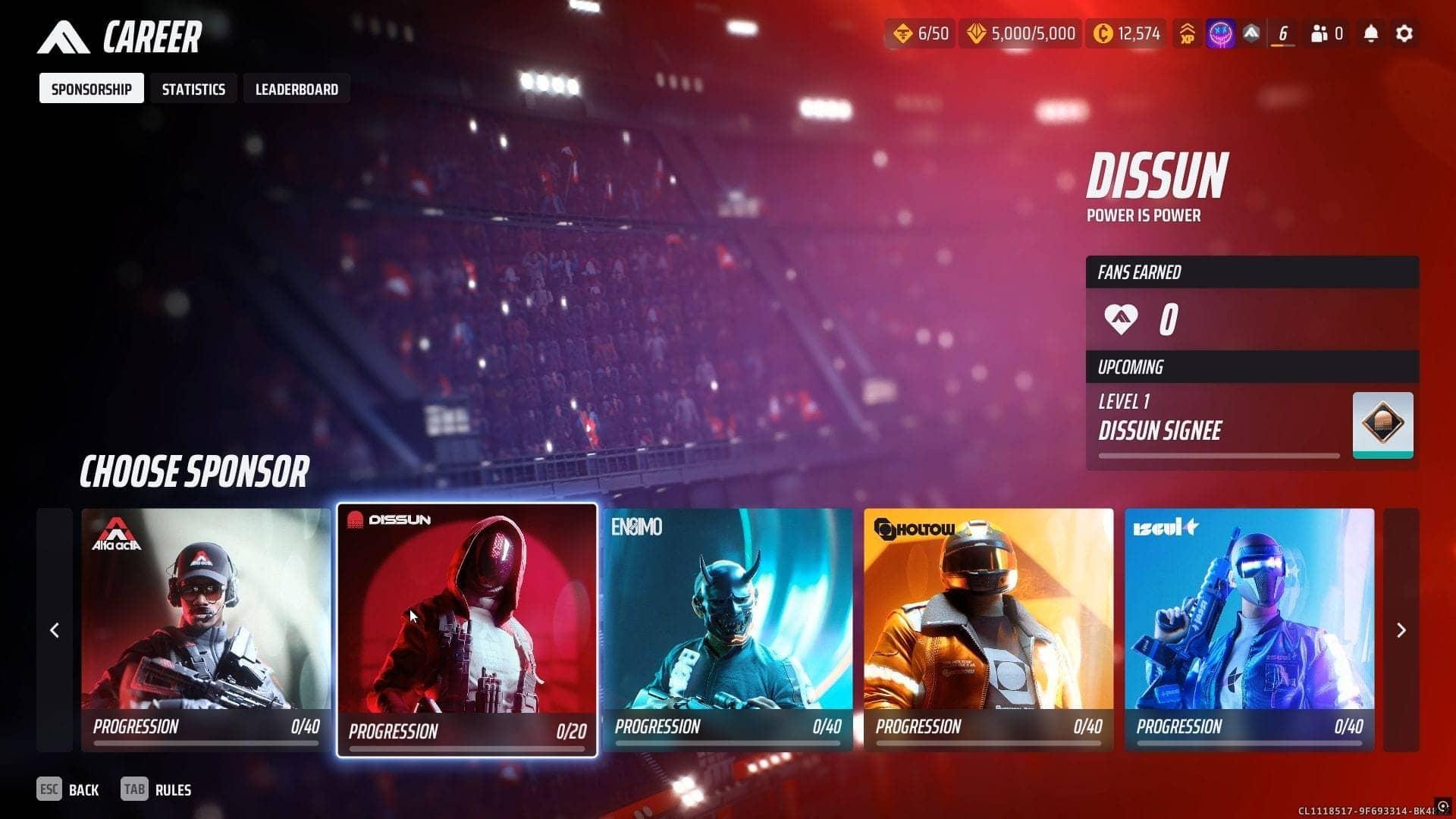
Task: Switch to the Statistics tab
Action: click(x=193, y=89)
